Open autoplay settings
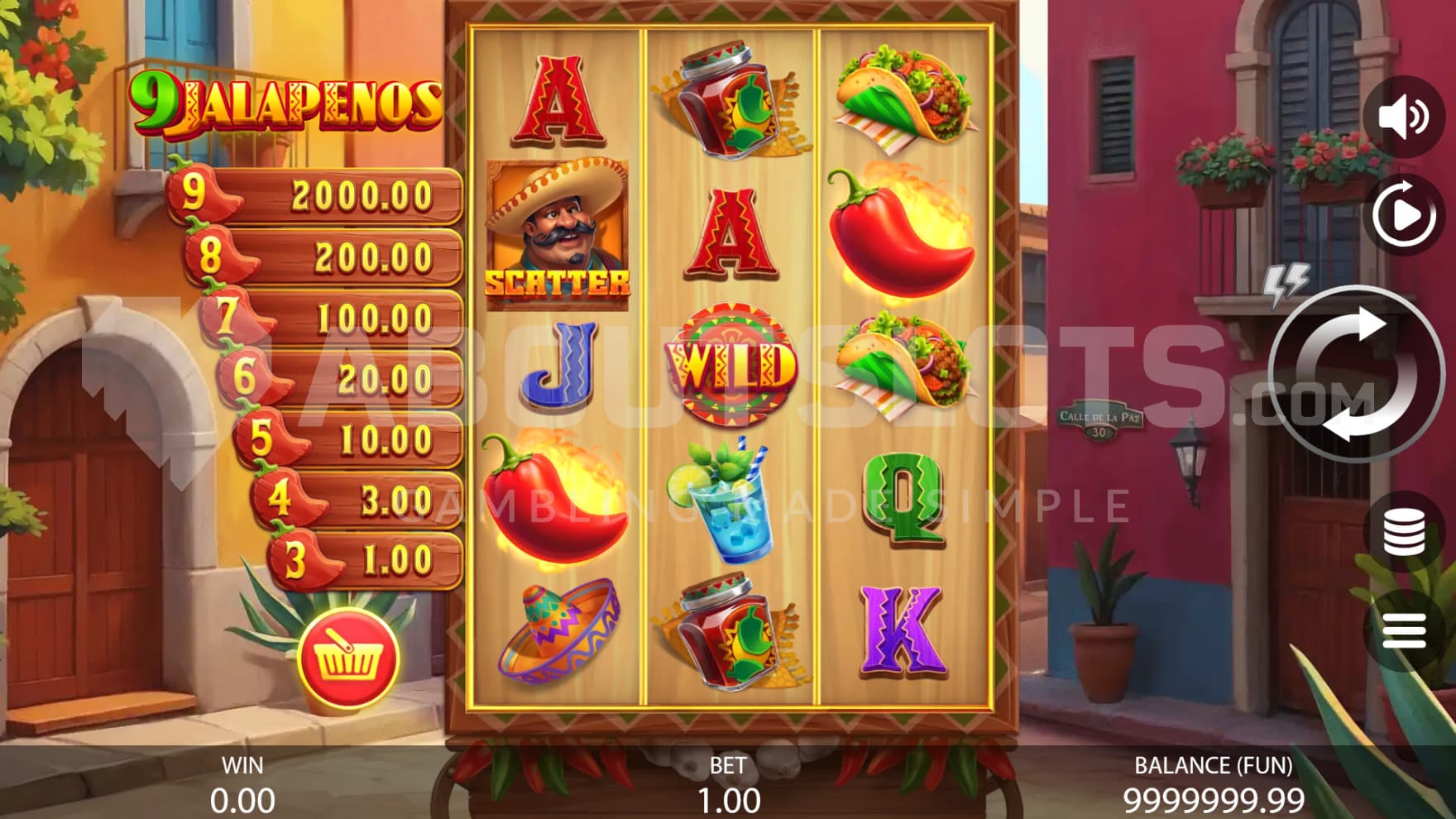The image size is (1456, 819). 1404,215
